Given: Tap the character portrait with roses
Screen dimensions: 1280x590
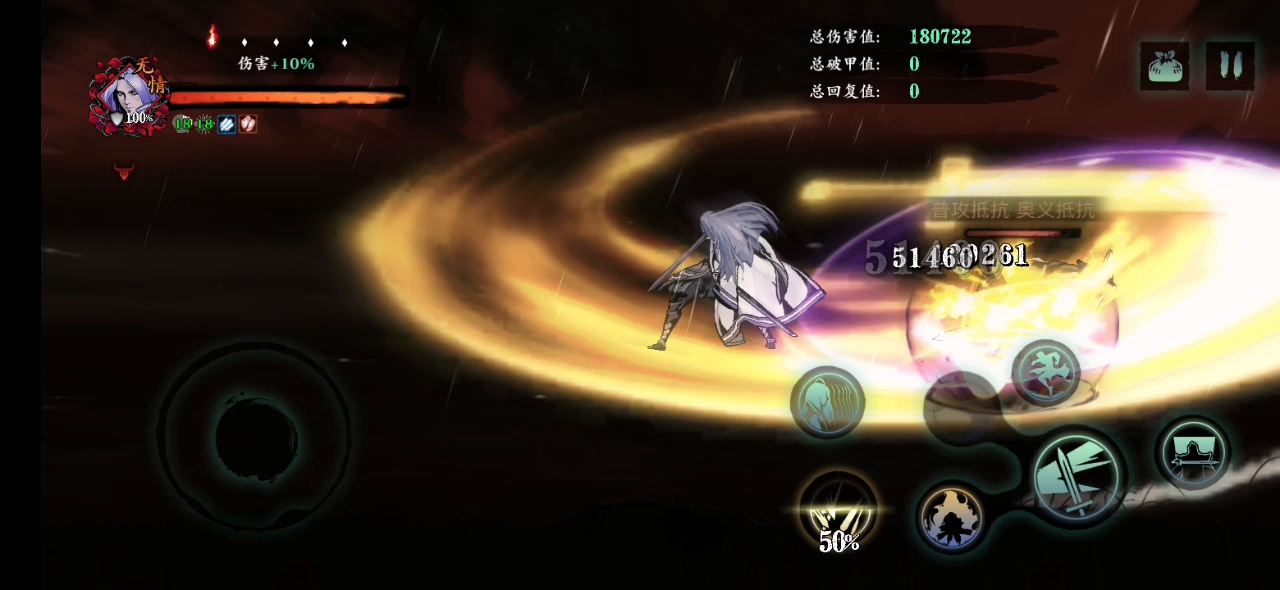Looking at the screenshot, I should pos(130,96).
